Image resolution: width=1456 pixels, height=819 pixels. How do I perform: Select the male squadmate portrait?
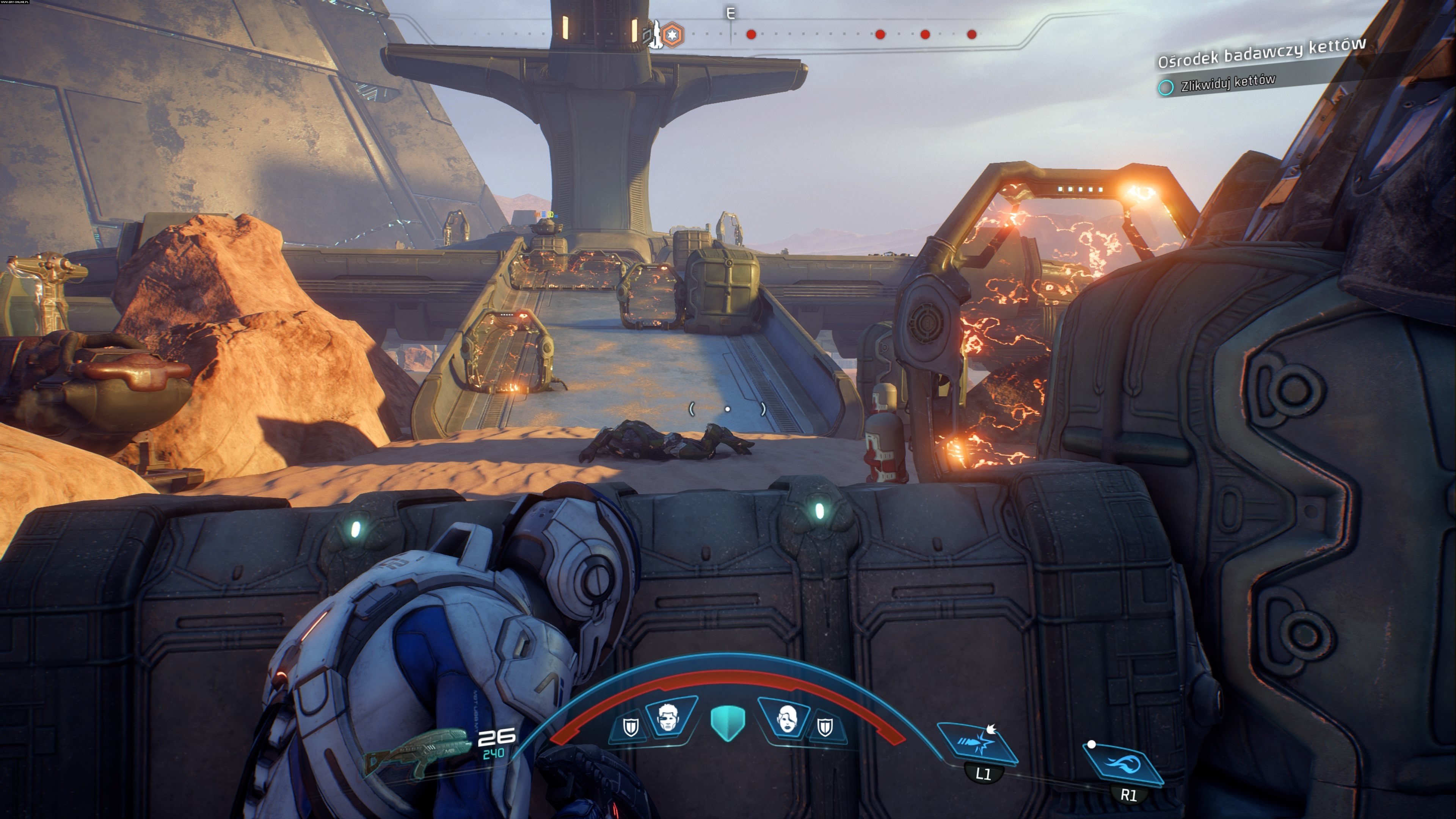(670, 717)
